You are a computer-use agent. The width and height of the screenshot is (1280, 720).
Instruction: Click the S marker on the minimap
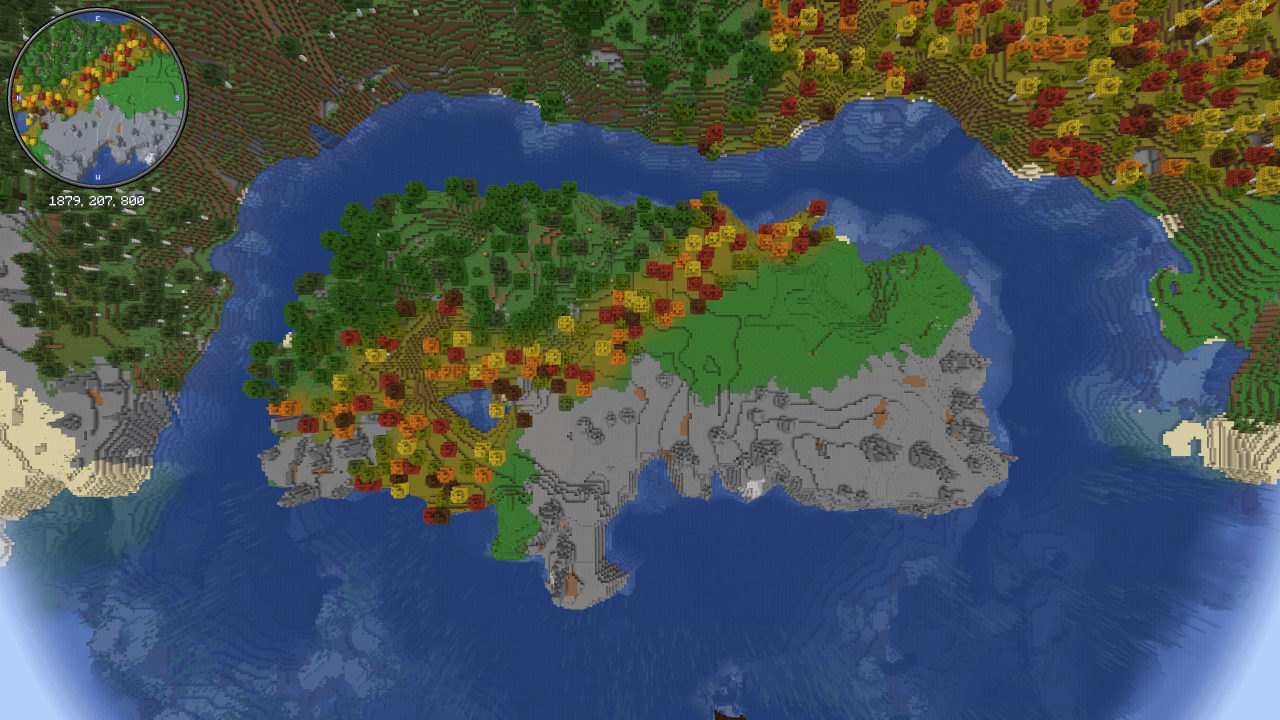pos(176,98)
